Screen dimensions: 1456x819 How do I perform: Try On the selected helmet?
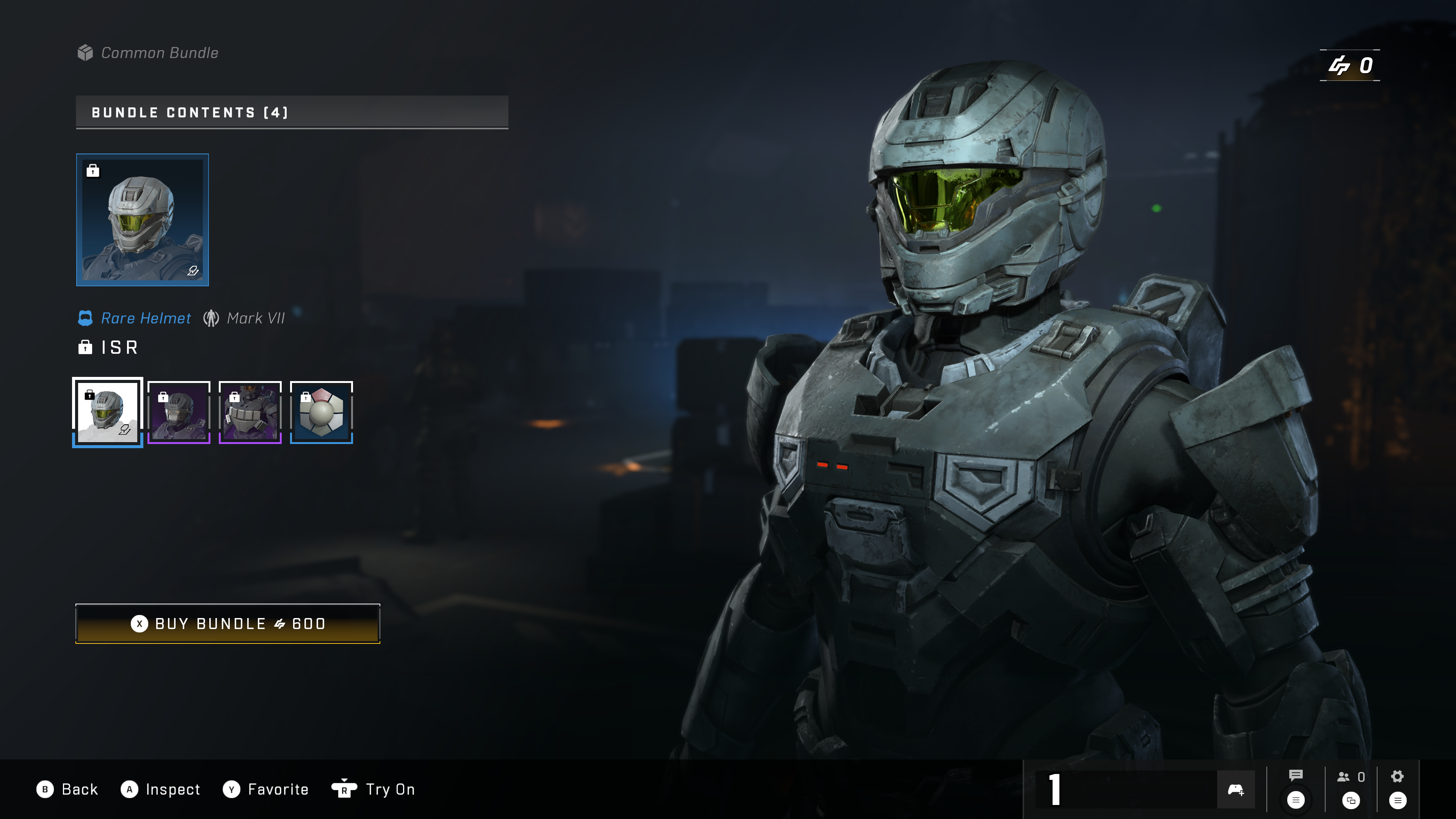tap(373, 789)
